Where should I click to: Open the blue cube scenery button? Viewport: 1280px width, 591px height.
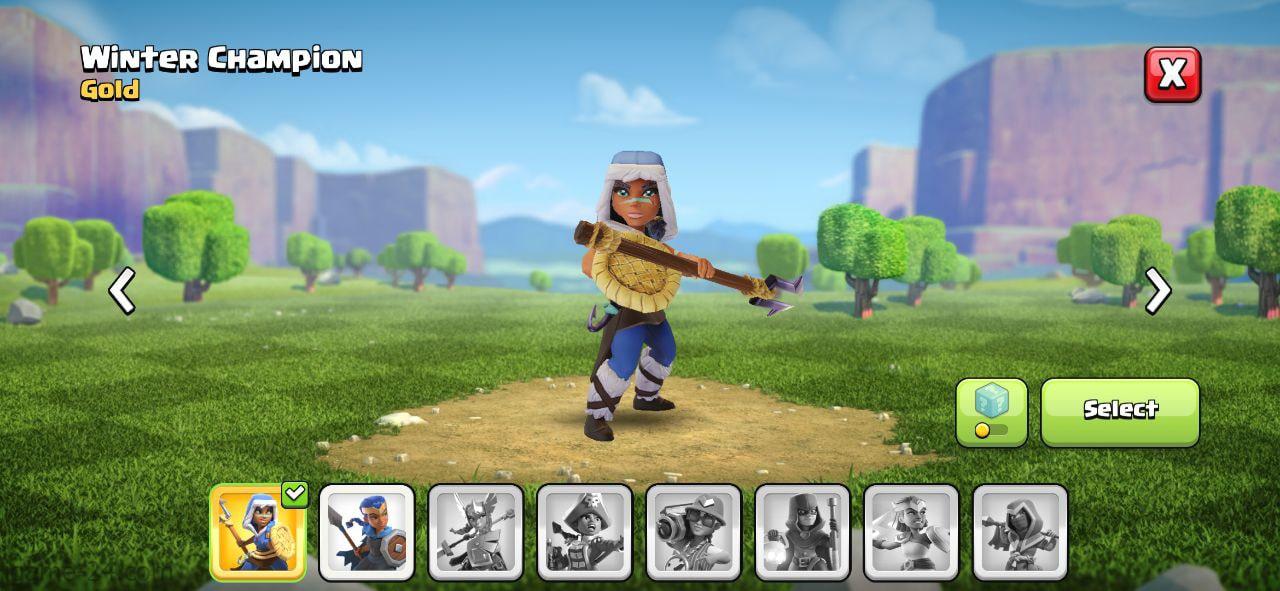pos(991,412)
